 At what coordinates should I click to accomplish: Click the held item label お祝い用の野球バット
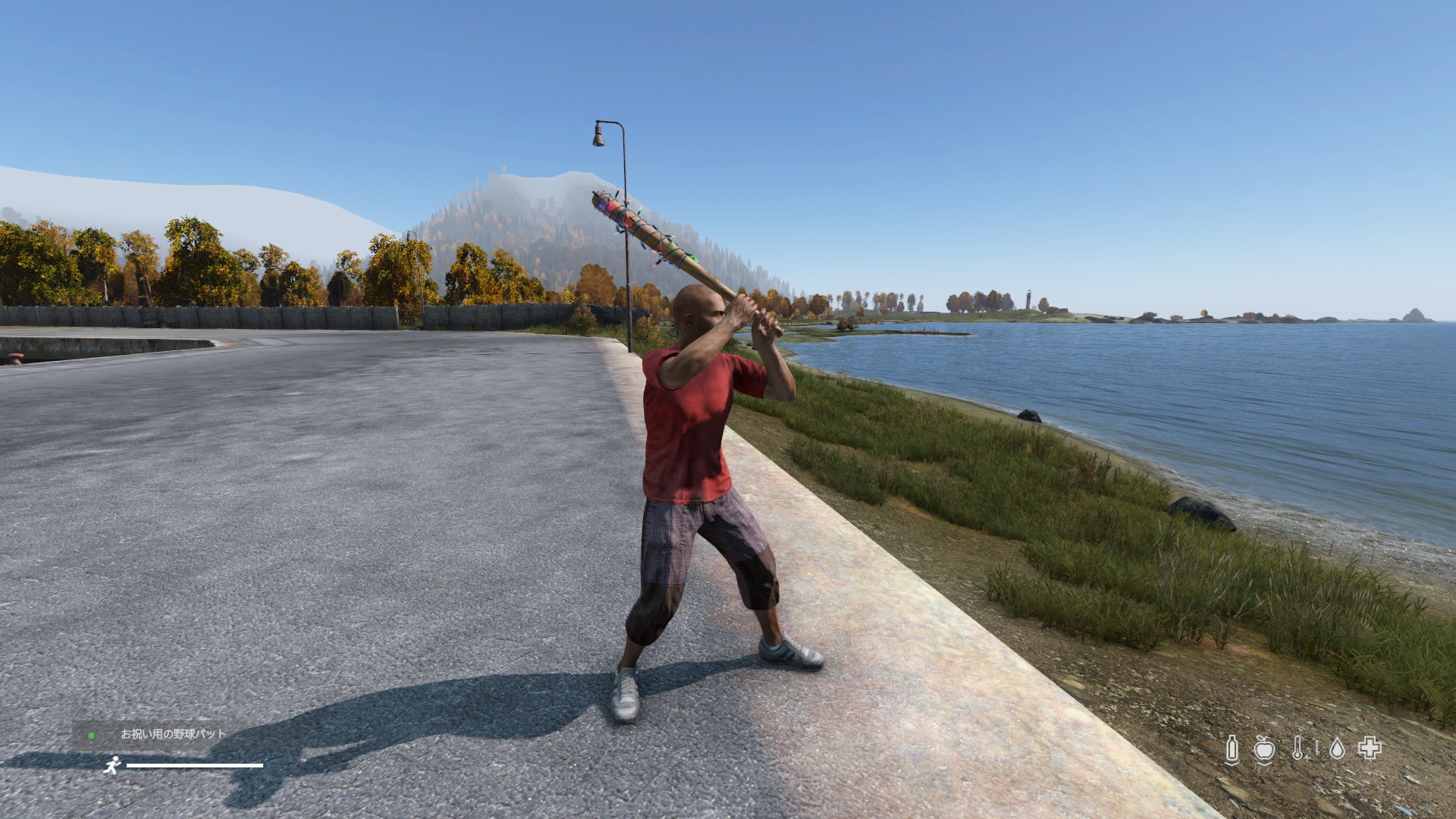[173, 734]
